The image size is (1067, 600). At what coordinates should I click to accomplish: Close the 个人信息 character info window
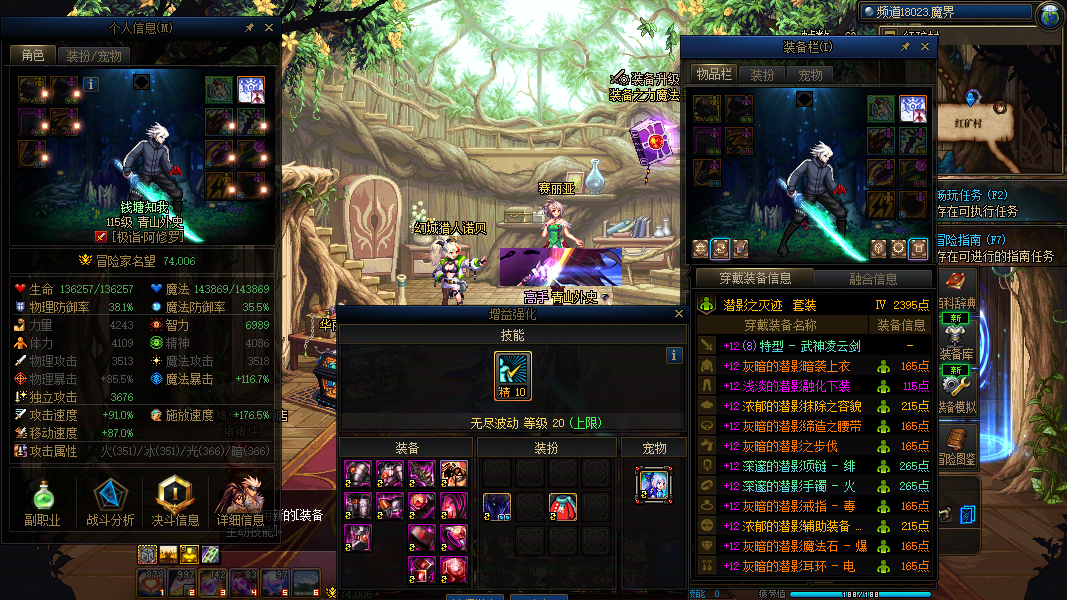coord(269,29)
